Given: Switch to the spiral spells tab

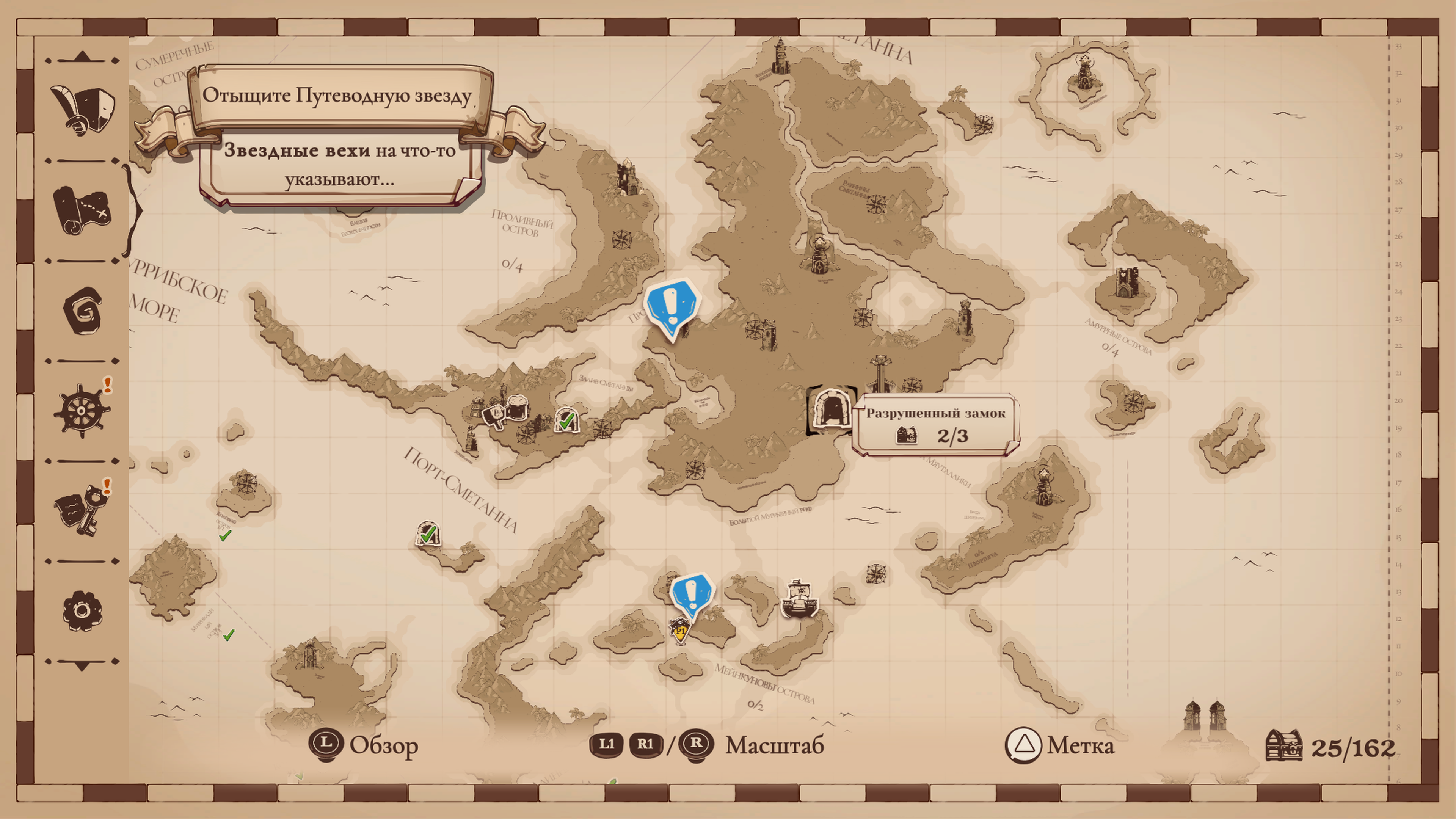Looking at the screenshot, I should coord(83,310).
